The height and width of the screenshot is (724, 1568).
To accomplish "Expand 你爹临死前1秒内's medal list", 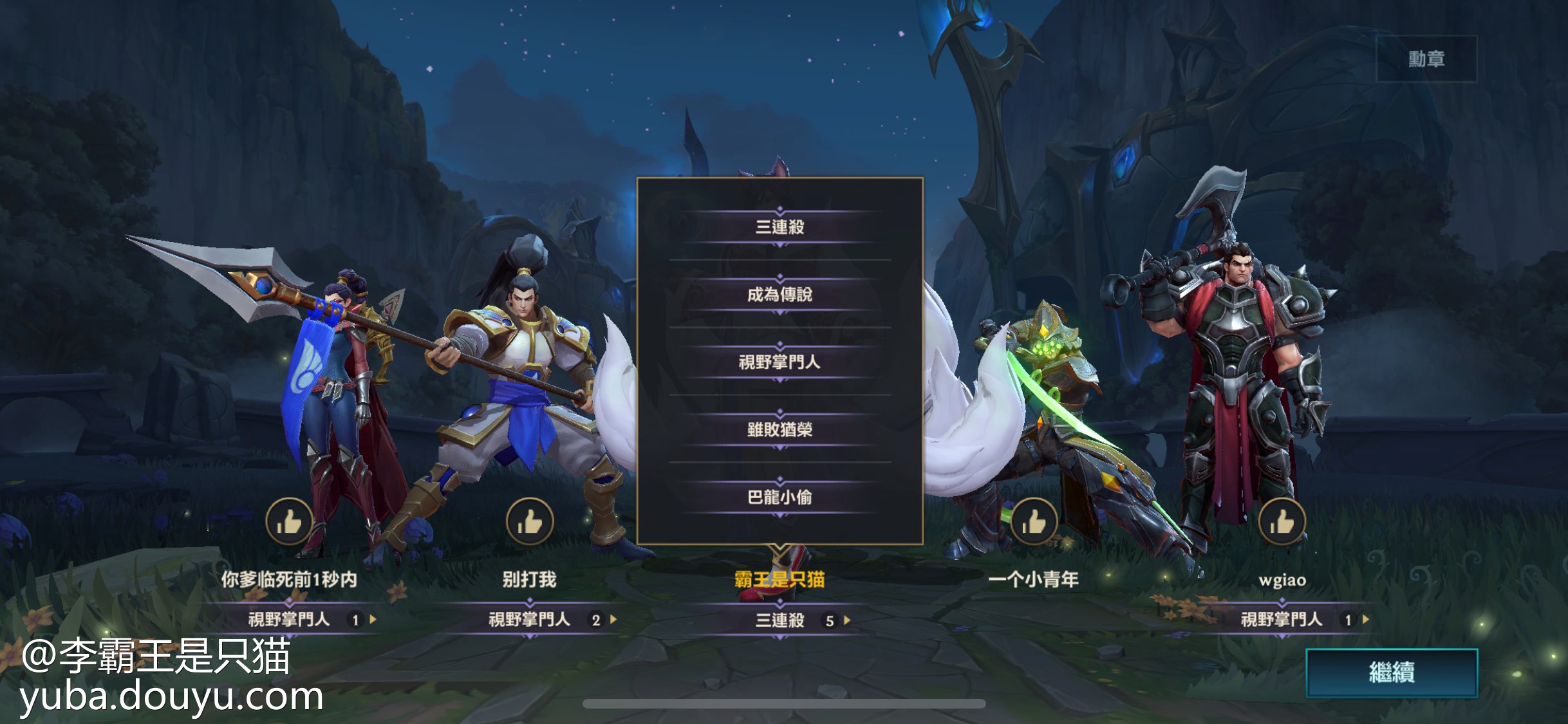I will (373, 620).
